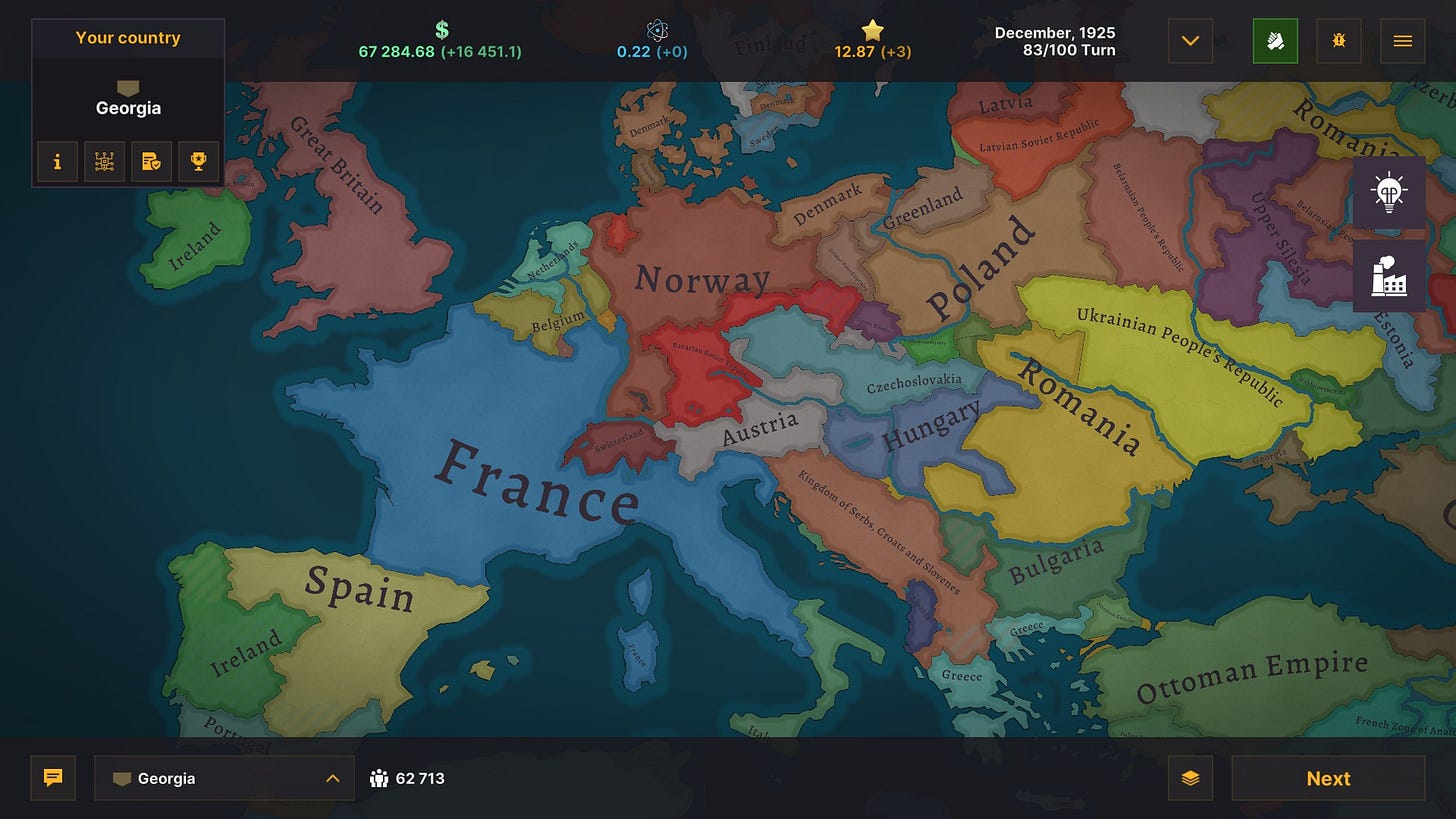This screenshot has height=819, width=1456.
Task: Open the hamburger menu at top right
Action: point(1403,41)
